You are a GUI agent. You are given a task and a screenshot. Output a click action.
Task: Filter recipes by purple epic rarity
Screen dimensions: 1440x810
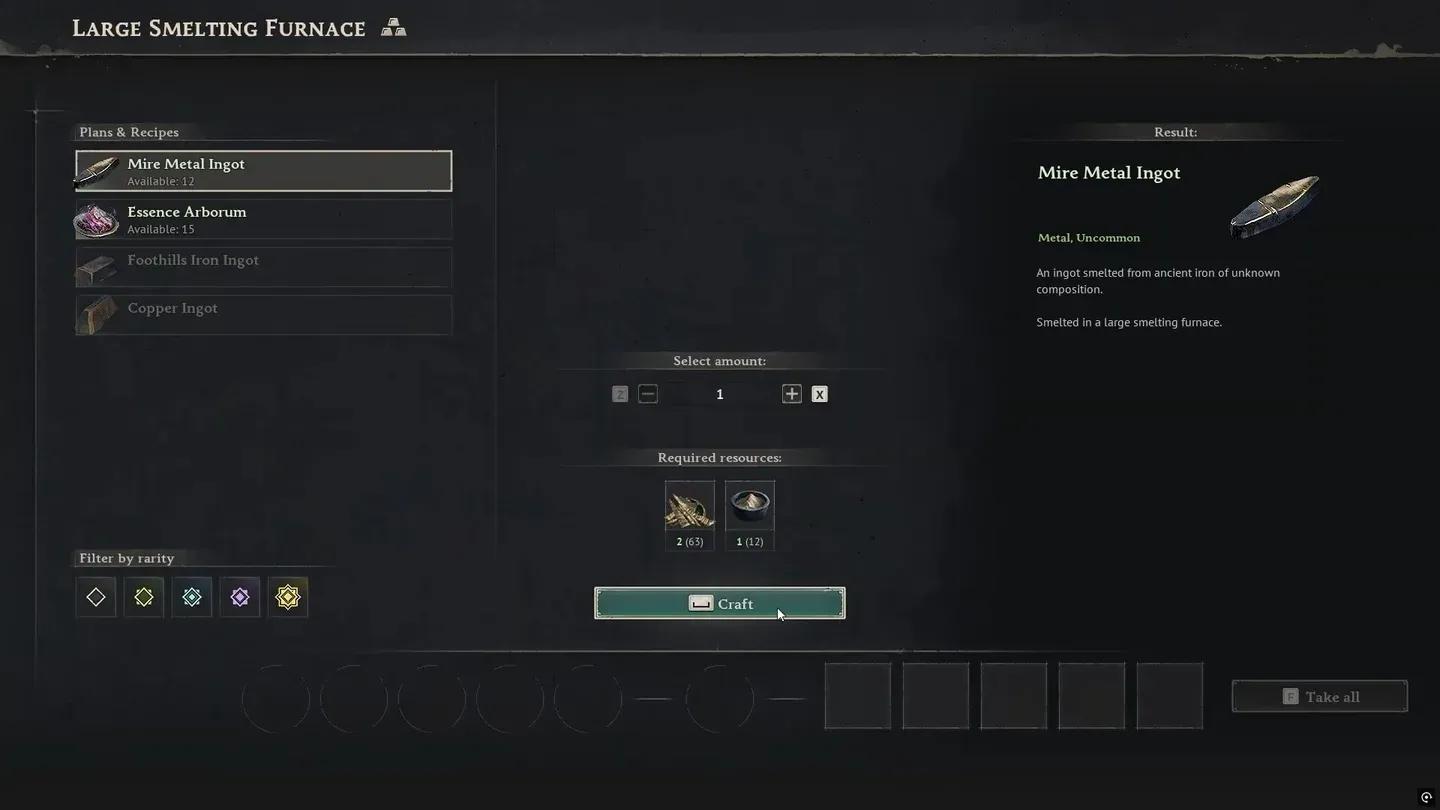pyautogui.click(x=240, y=597)
